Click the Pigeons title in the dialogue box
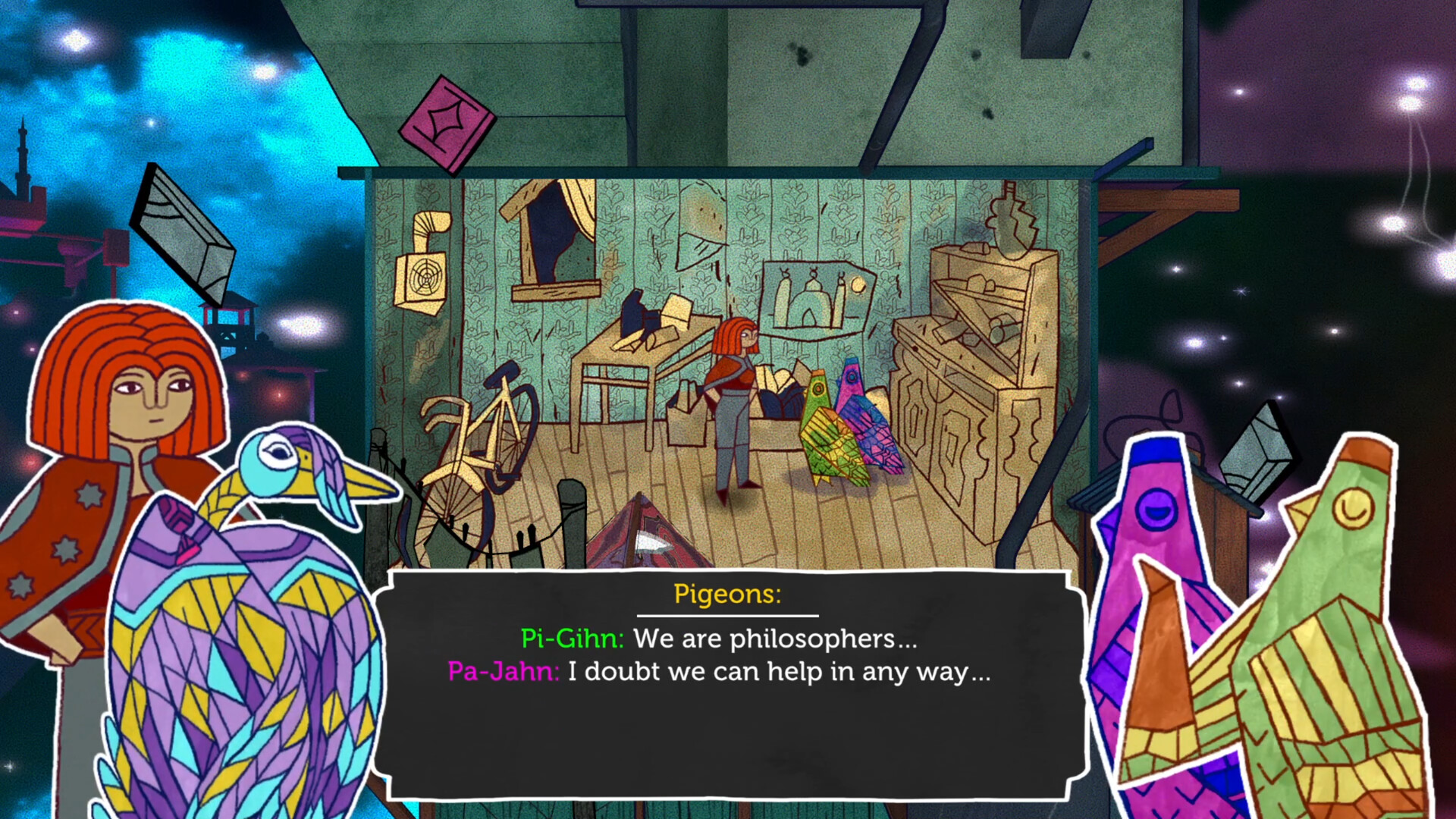The width and height of the screenshot is (1456, 819). tap(728, 595)
